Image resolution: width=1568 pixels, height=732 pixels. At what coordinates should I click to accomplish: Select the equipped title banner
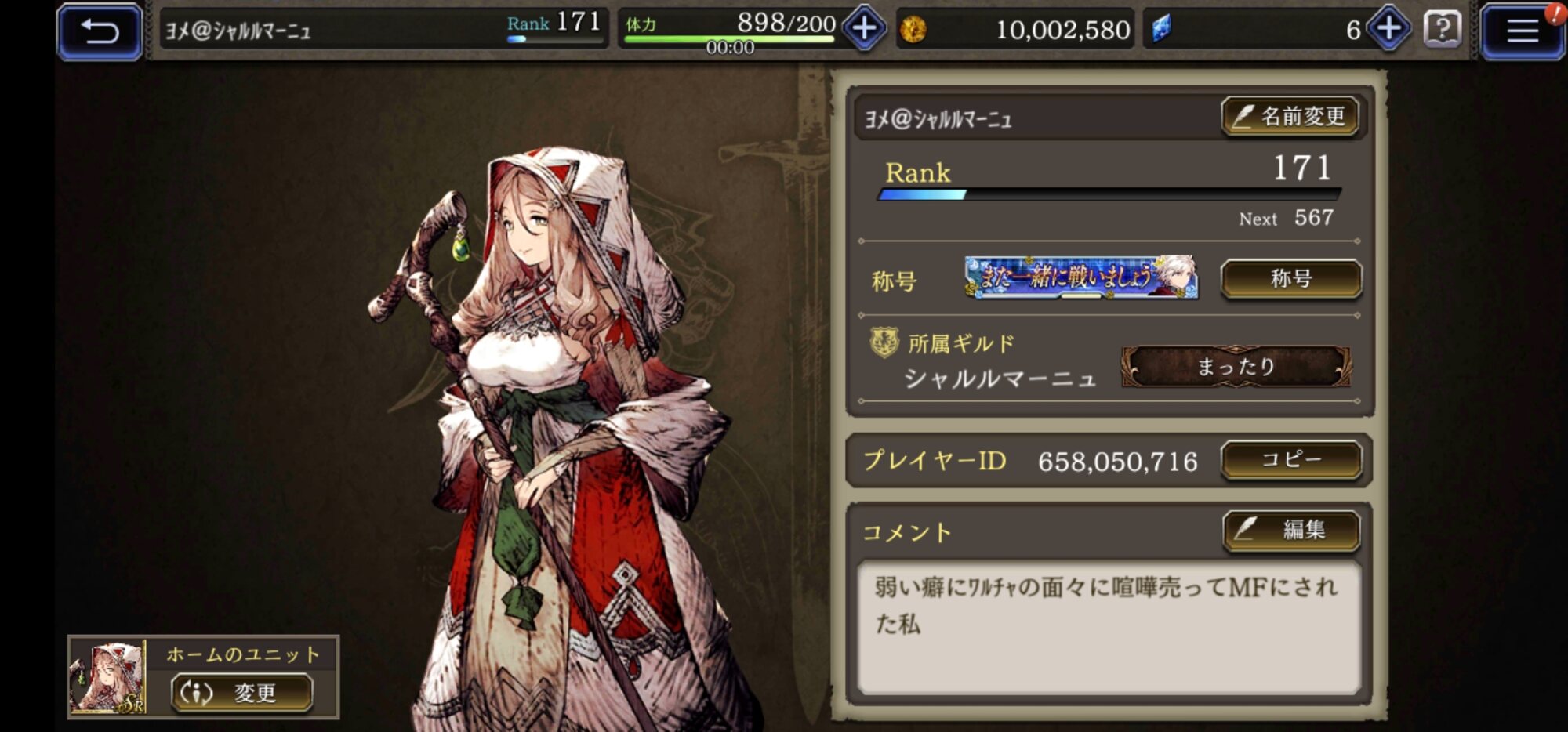click(1080, 277)
